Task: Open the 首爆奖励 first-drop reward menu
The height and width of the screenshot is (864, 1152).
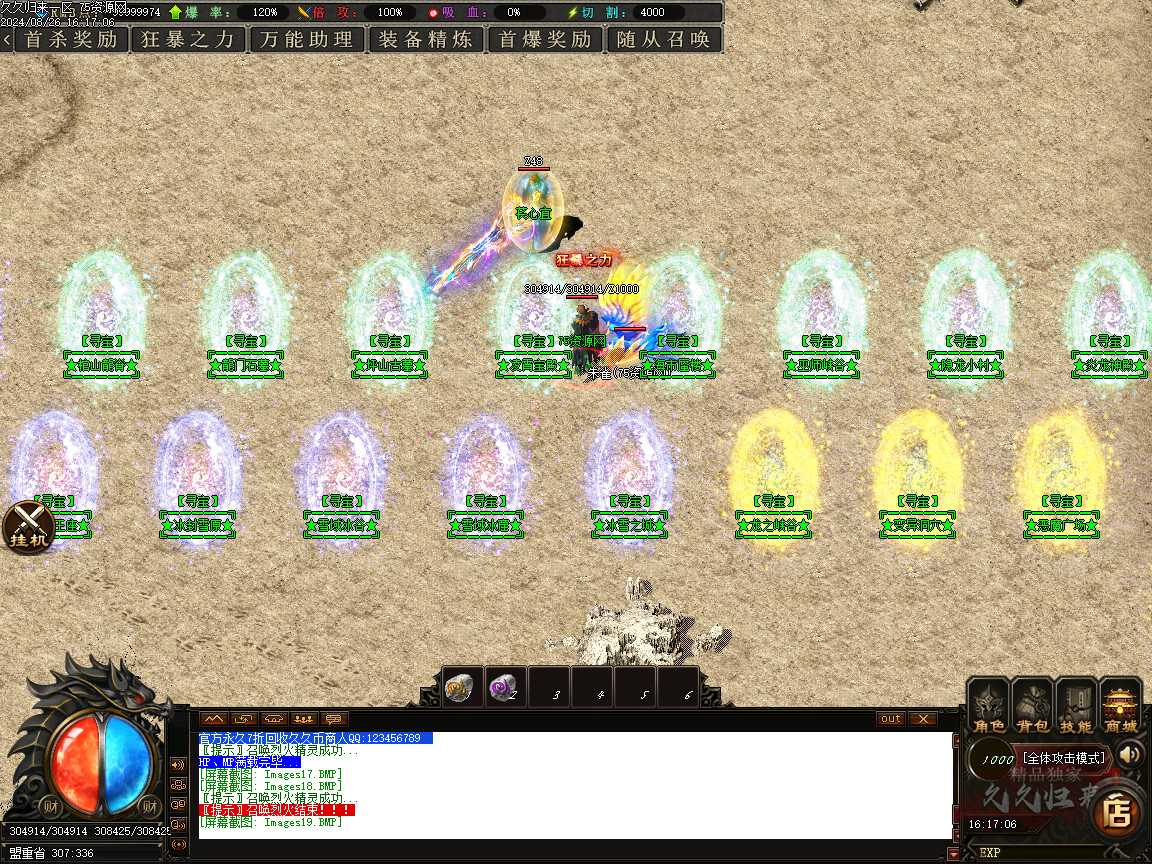Action: click(545, 40)
